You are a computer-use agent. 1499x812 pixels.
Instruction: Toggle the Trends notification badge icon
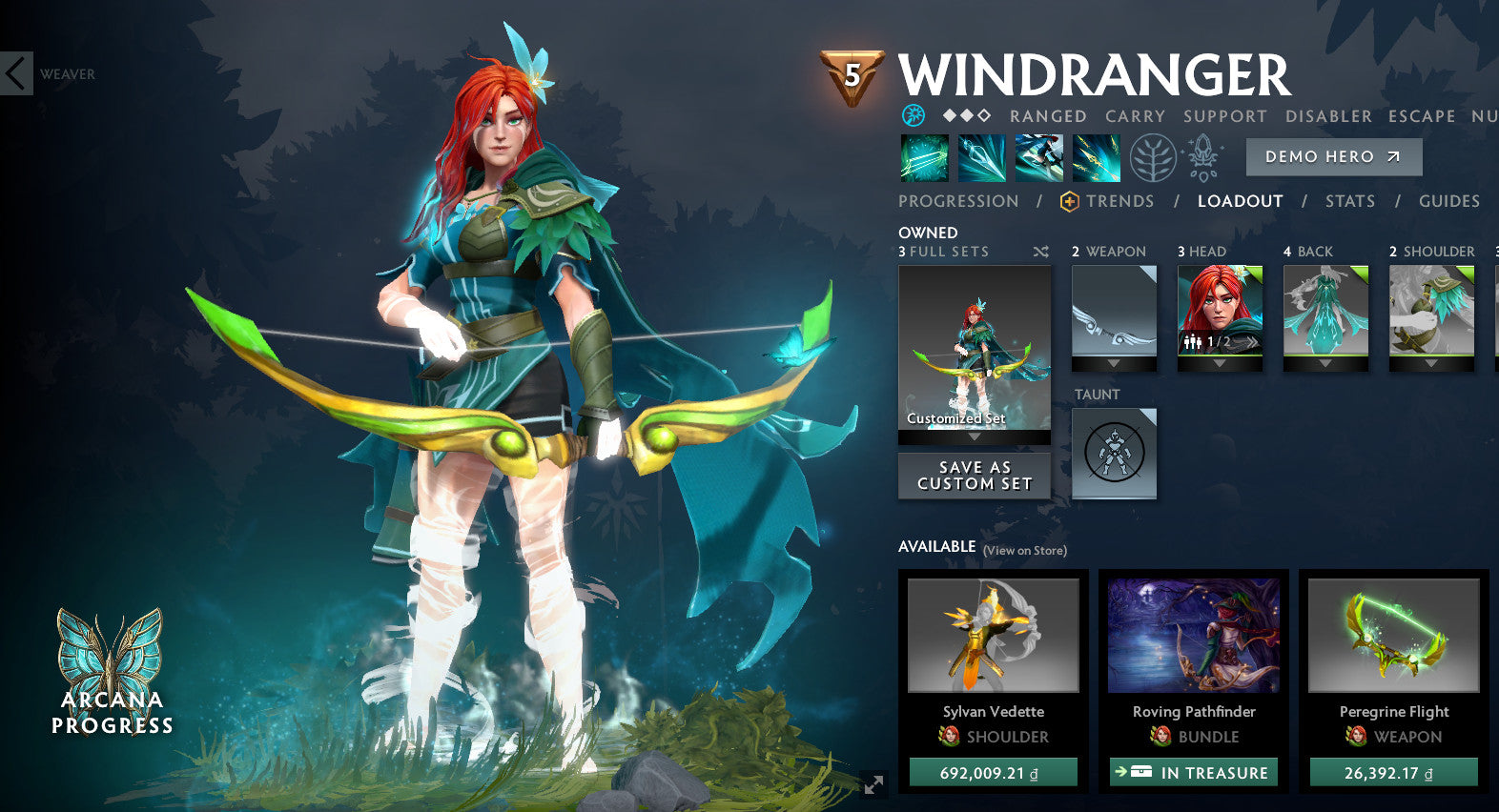1068,201
